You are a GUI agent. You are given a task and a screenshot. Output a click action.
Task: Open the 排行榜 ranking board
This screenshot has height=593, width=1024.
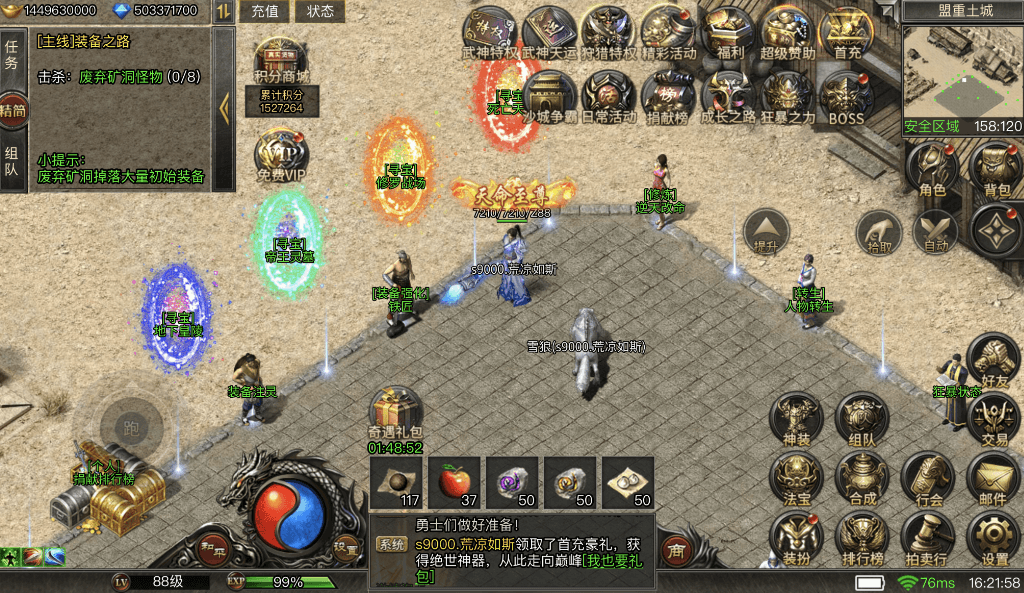point(861,538)
